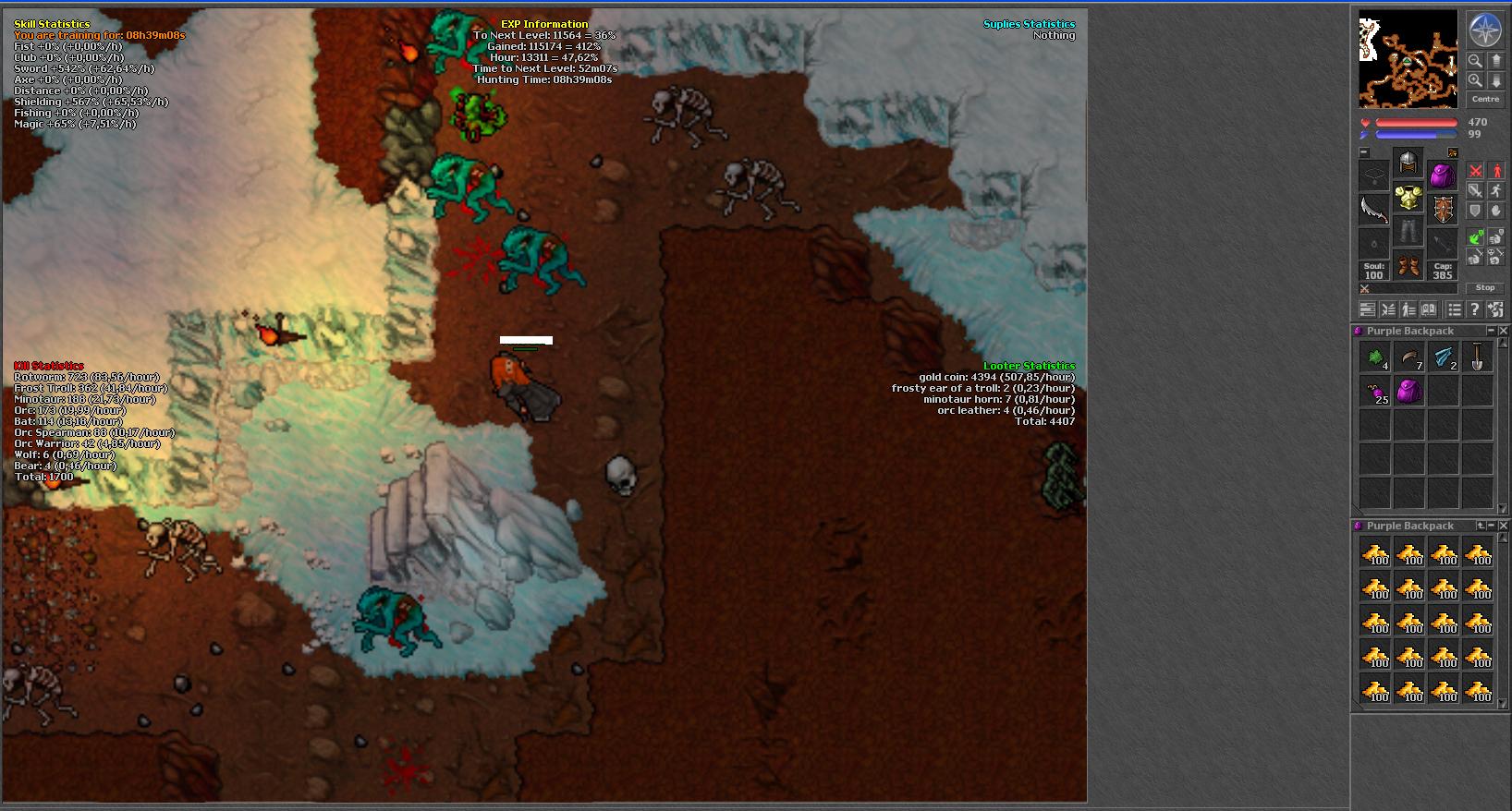Click the Stop button
The height and width of the screenshot is (811, 1512).
[x=1485, y=288]
